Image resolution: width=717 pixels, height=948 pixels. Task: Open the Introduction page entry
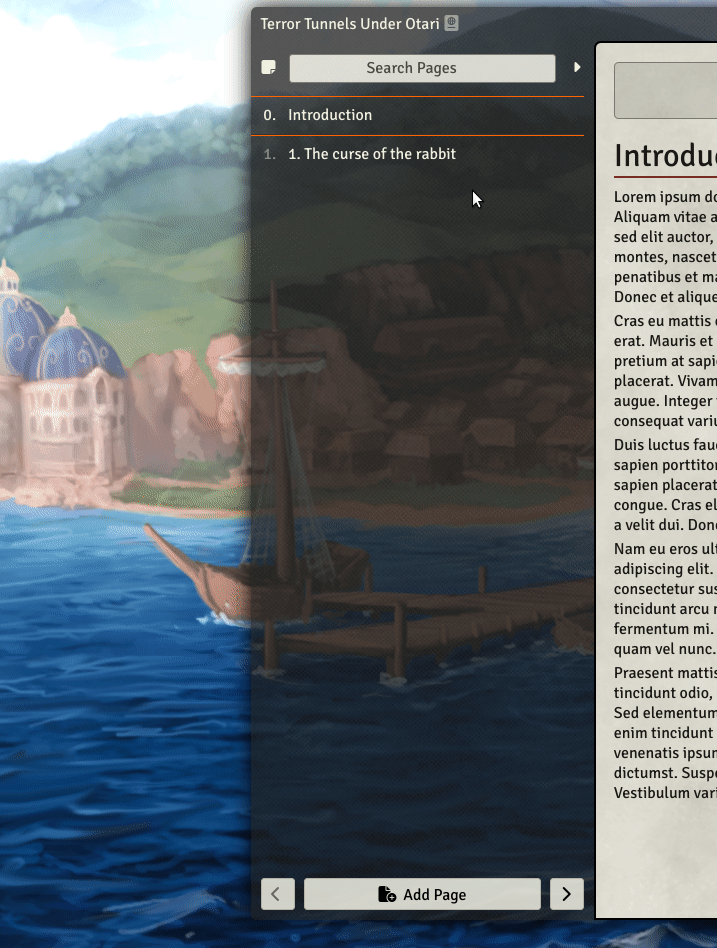330,115
